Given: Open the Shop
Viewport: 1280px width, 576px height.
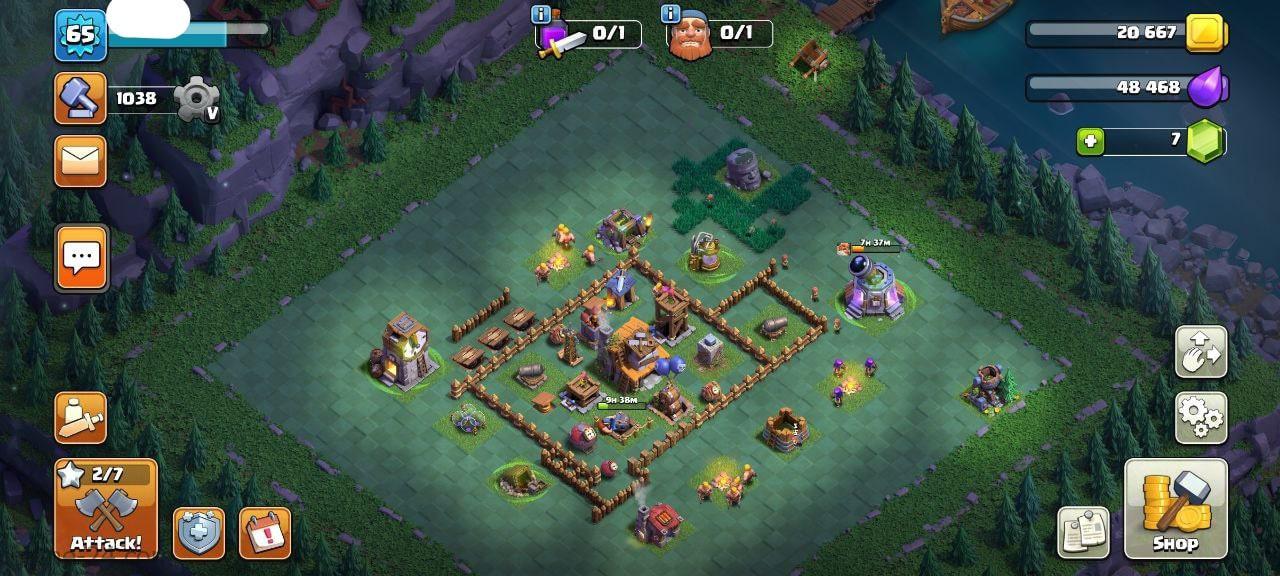Looking at the screenshot, I should (x=1175, y=508).
